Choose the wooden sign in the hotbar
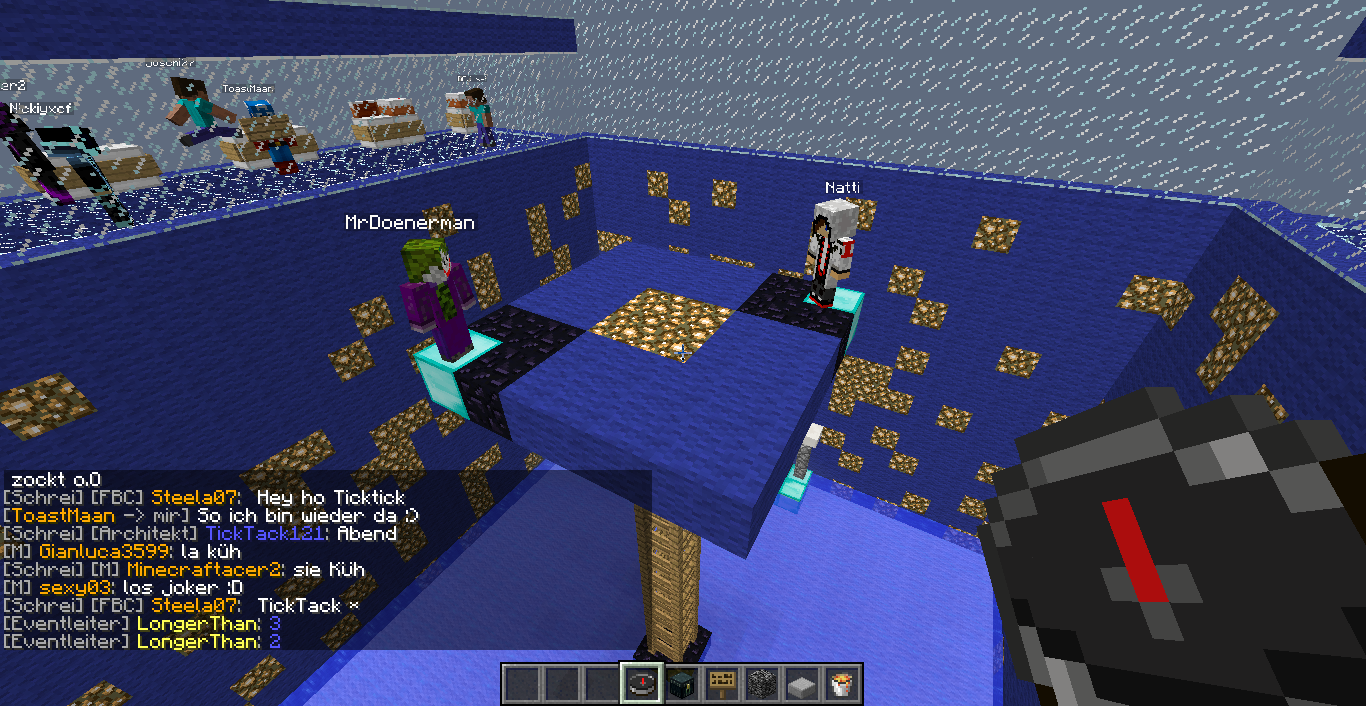 722,684
